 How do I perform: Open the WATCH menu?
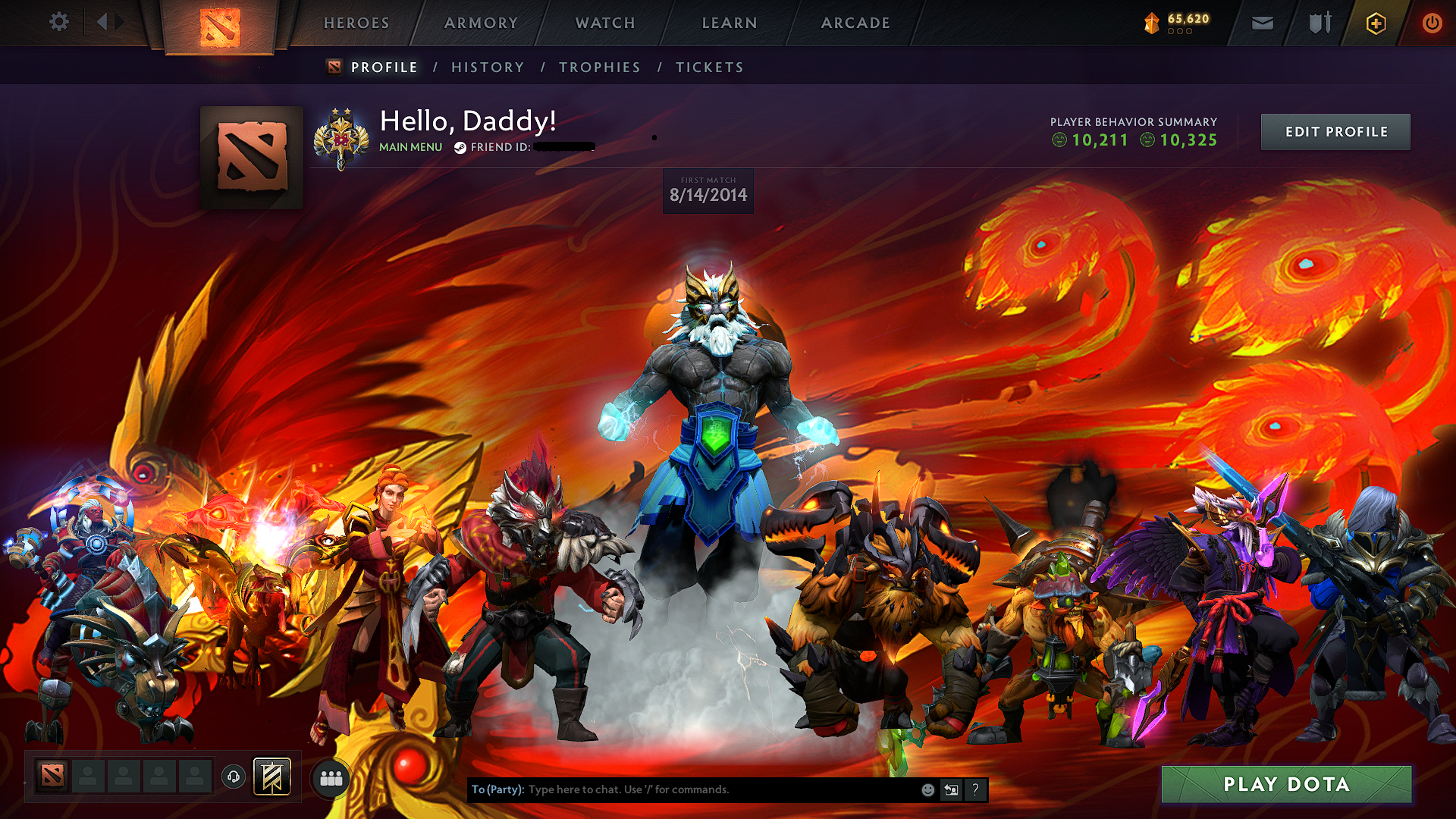[604, 23]
